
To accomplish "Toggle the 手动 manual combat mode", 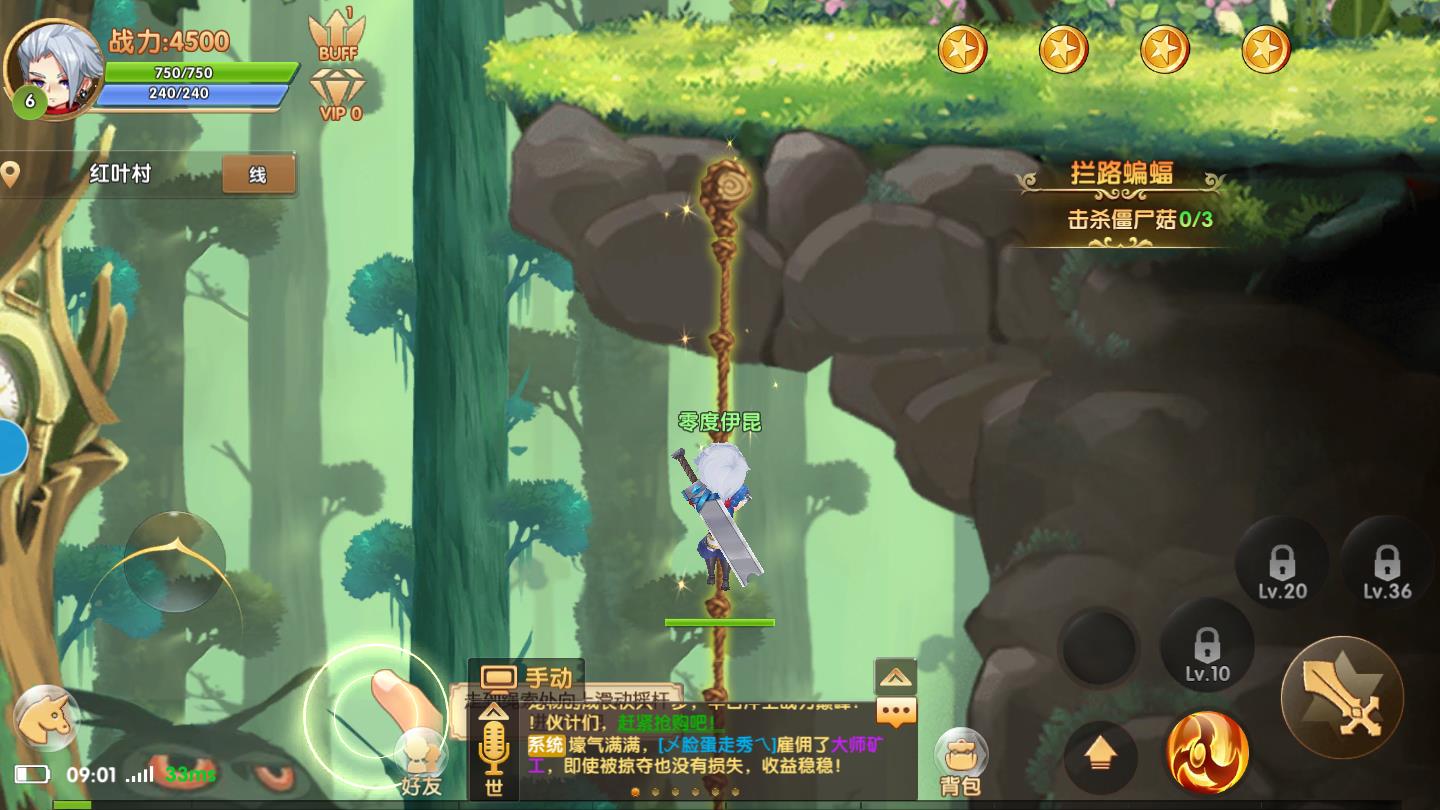I will [x=527, y=679].
